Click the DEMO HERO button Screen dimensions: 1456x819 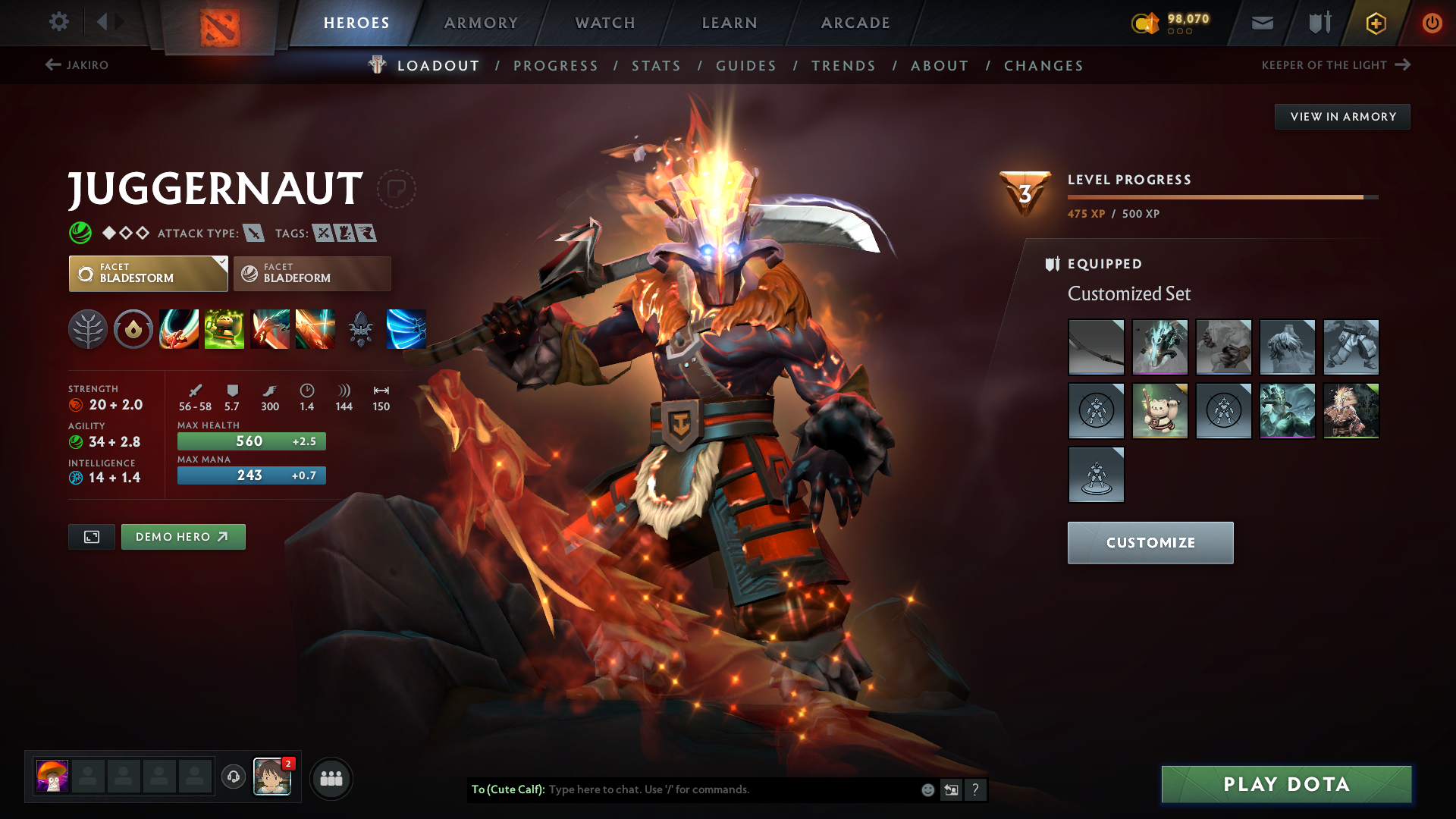click(183, 536)
